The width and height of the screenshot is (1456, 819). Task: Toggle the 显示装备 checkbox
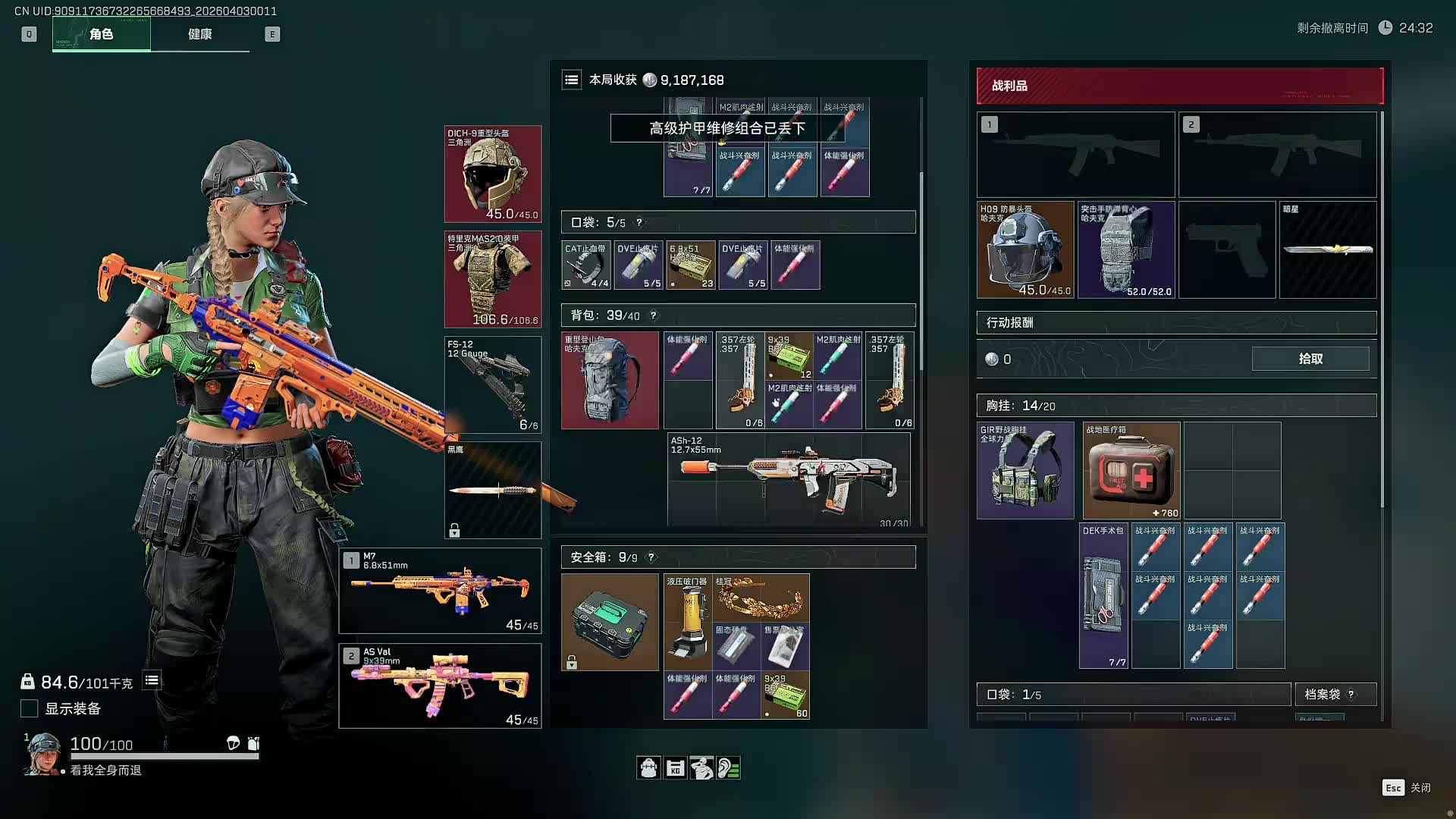pyautogui.click(x=30, y=708)
